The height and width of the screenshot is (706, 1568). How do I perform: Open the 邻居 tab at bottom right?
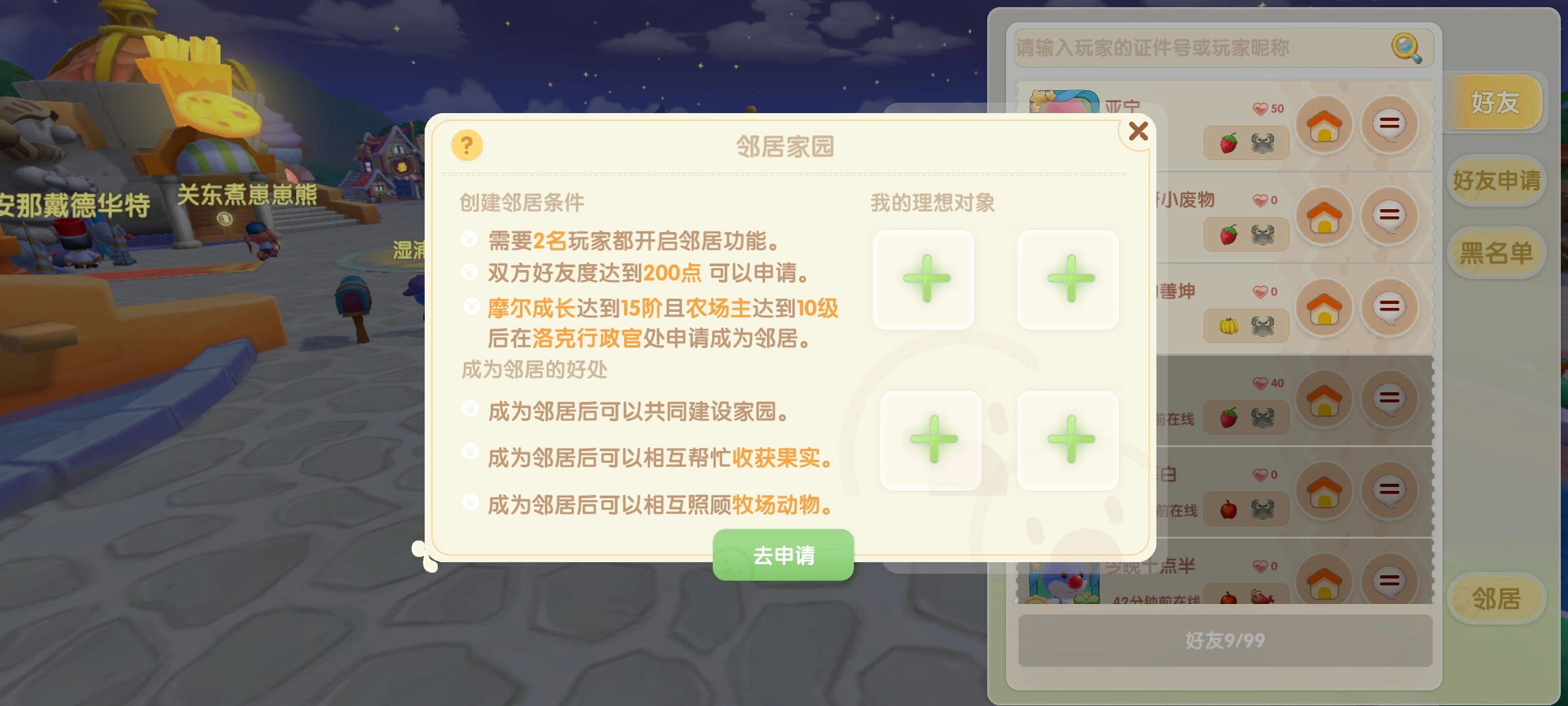click(1498, 597)
